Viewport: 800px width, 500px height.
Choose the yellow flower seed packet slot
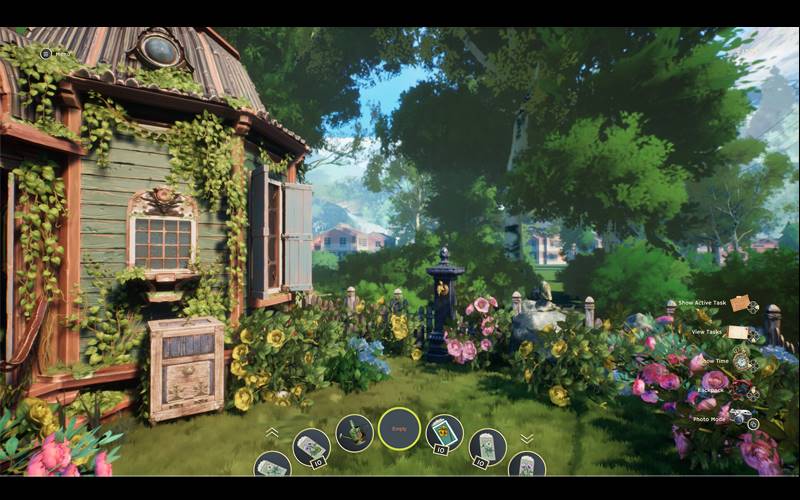pyautogui.click(x=444, y=433)
